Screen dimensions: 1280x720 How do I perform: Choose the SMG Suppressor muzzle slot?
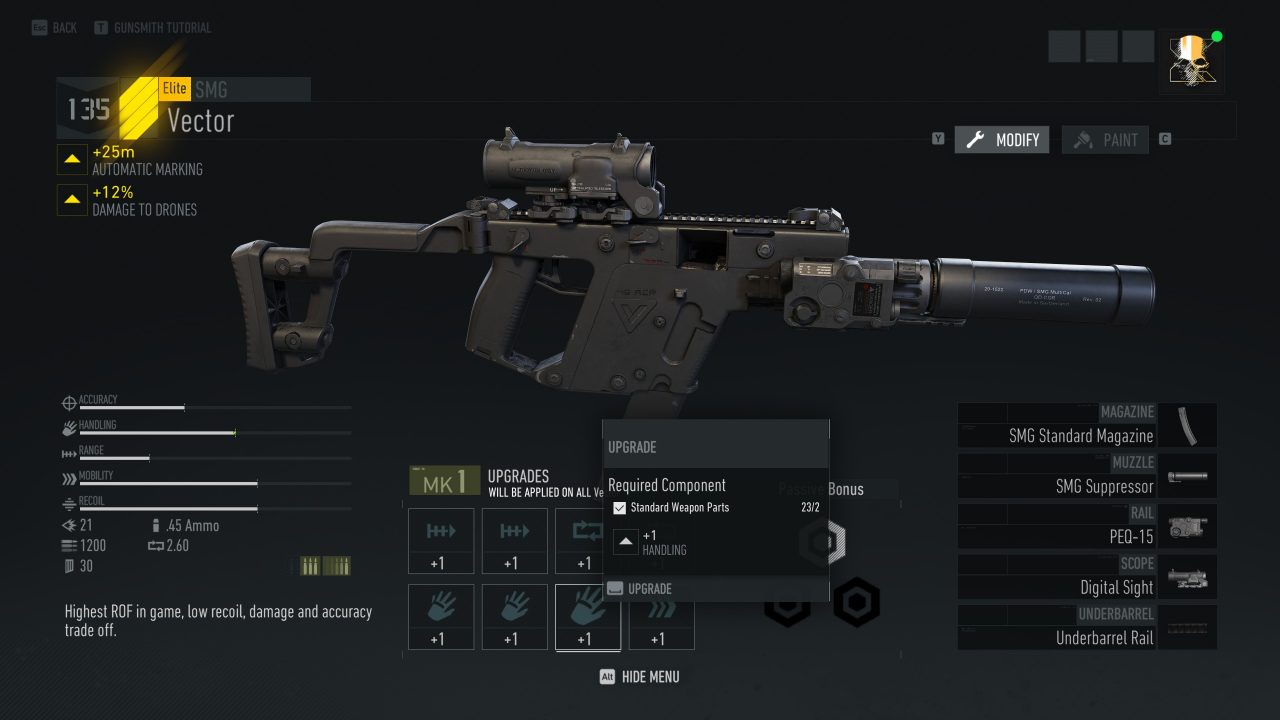[x=1087, y=476]
